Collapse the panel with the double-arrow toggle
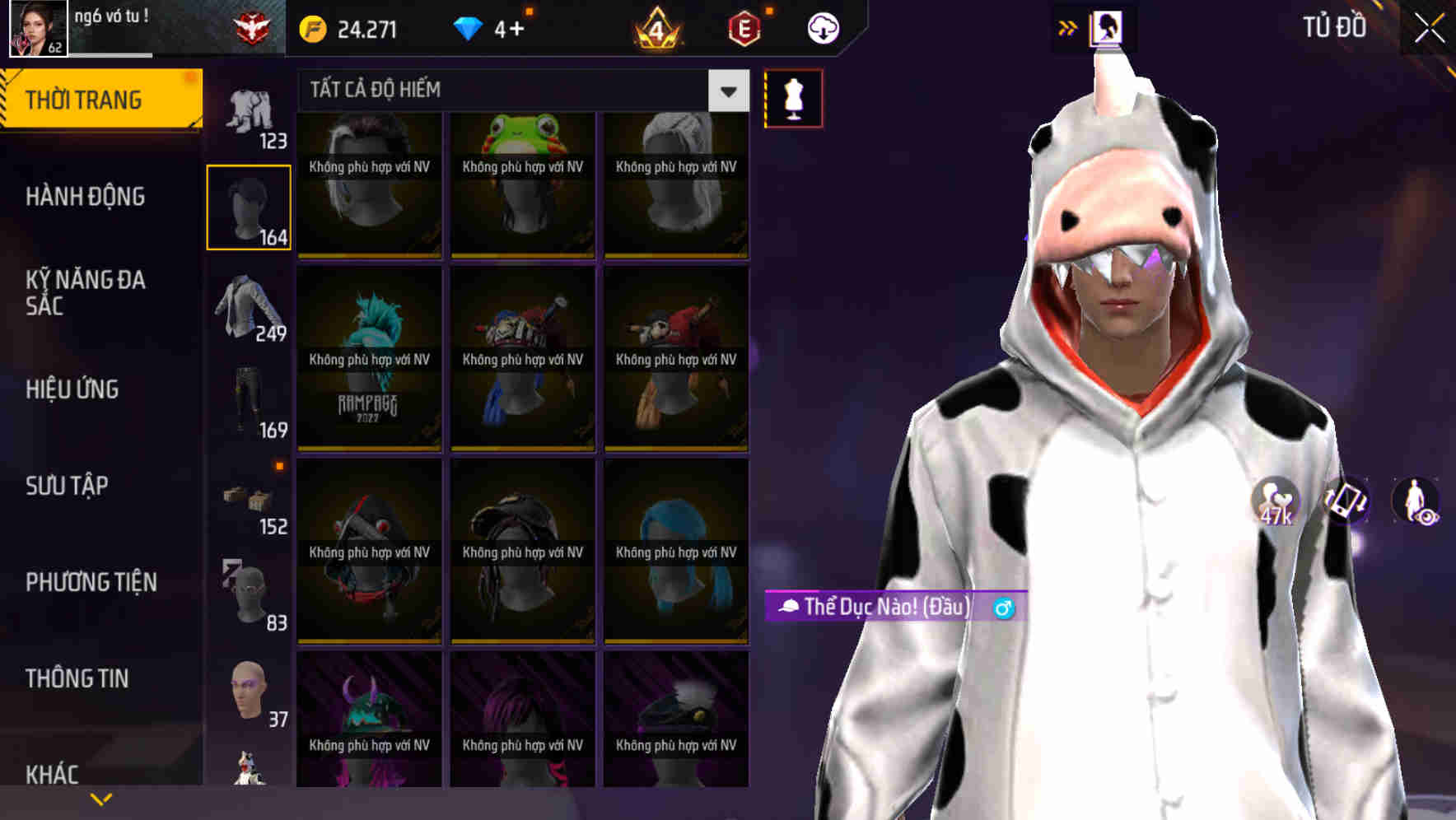 coord(1066,26)
